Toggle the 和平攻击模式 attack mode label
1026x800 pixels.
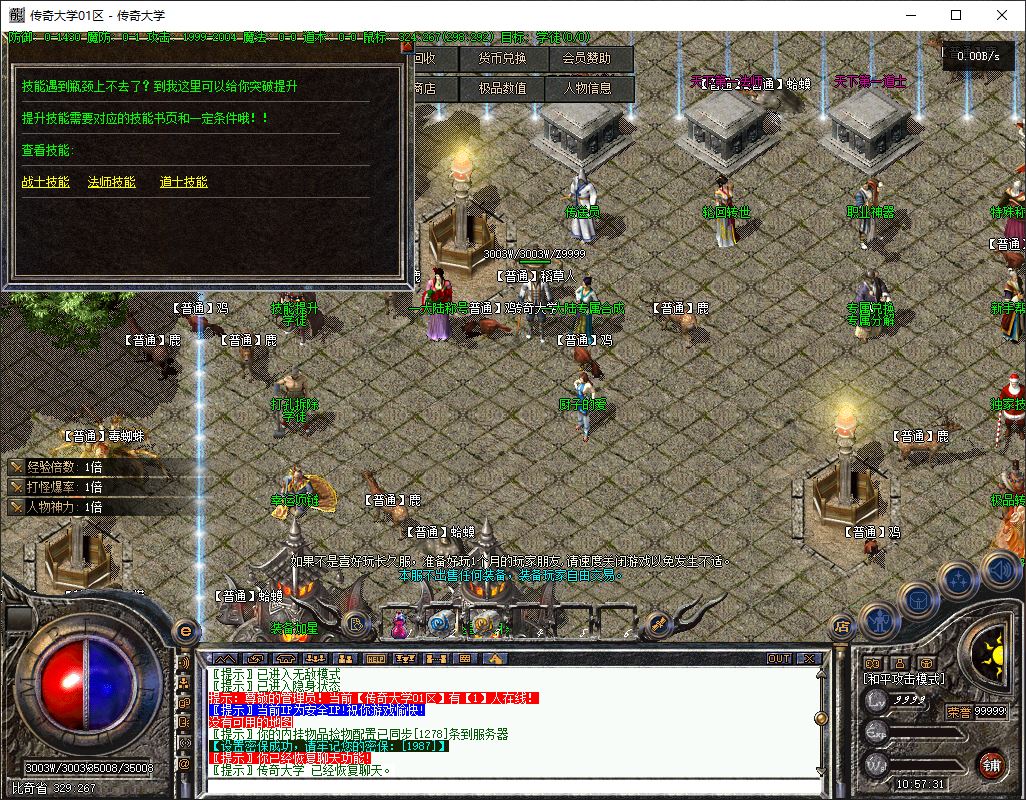(x=903, y=679)
